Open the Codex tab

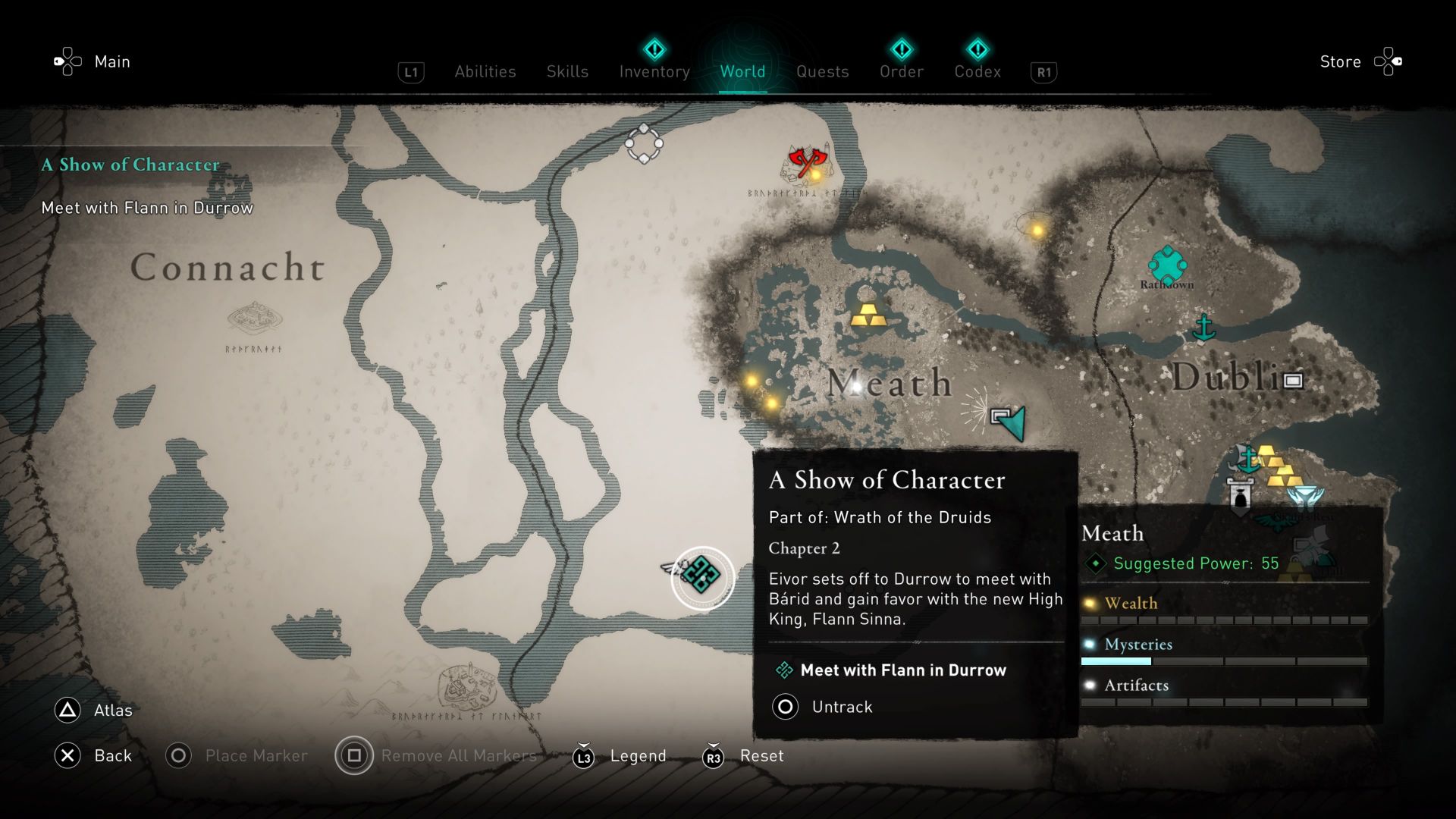(977, 71)
